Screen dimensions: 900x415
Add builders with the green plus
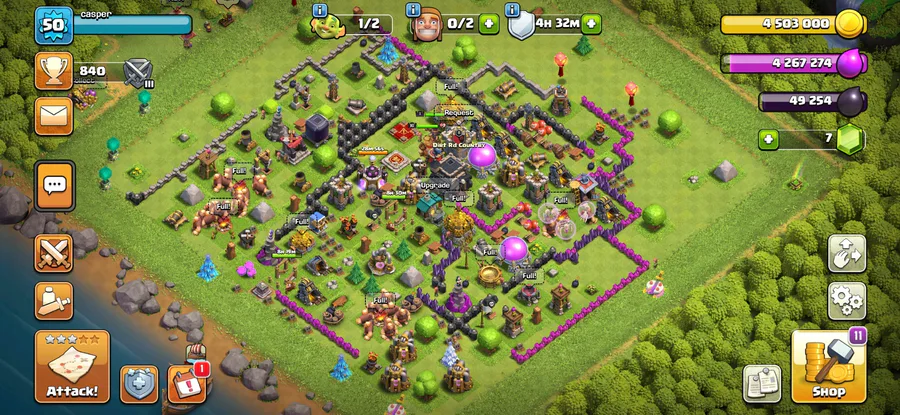[x=489, y=23]
